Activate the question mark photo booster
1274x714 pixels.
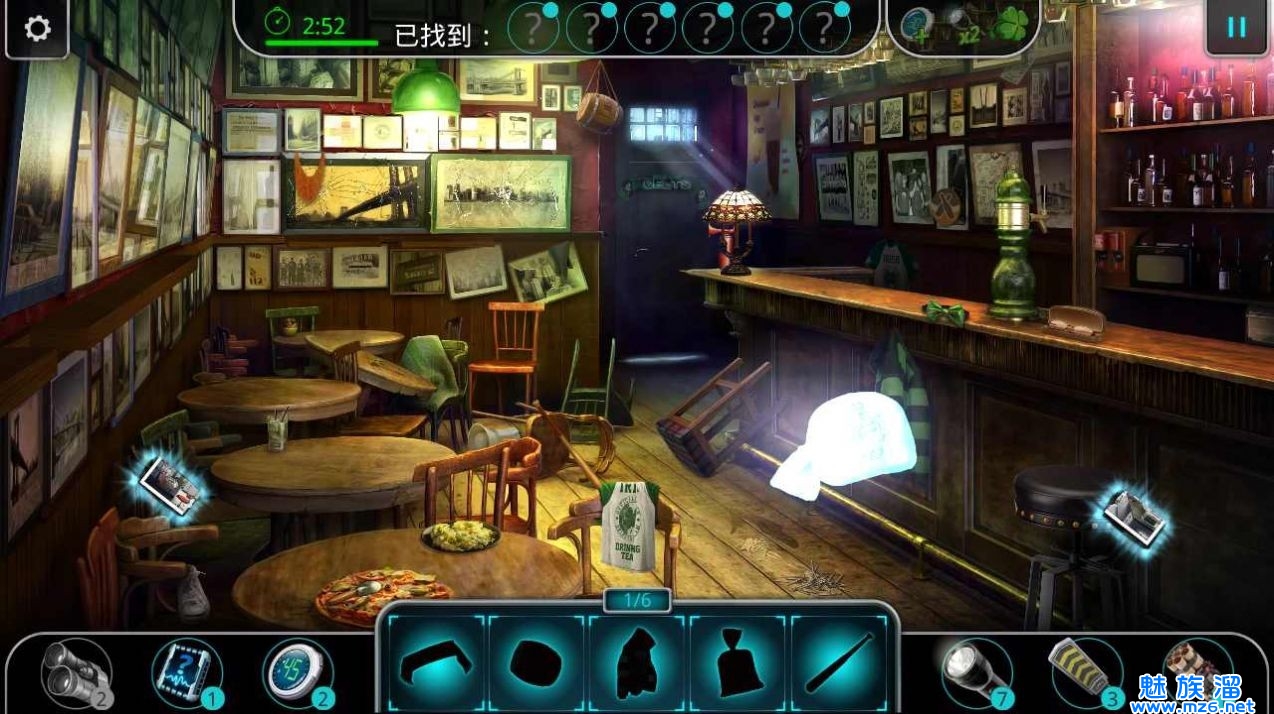186,672
